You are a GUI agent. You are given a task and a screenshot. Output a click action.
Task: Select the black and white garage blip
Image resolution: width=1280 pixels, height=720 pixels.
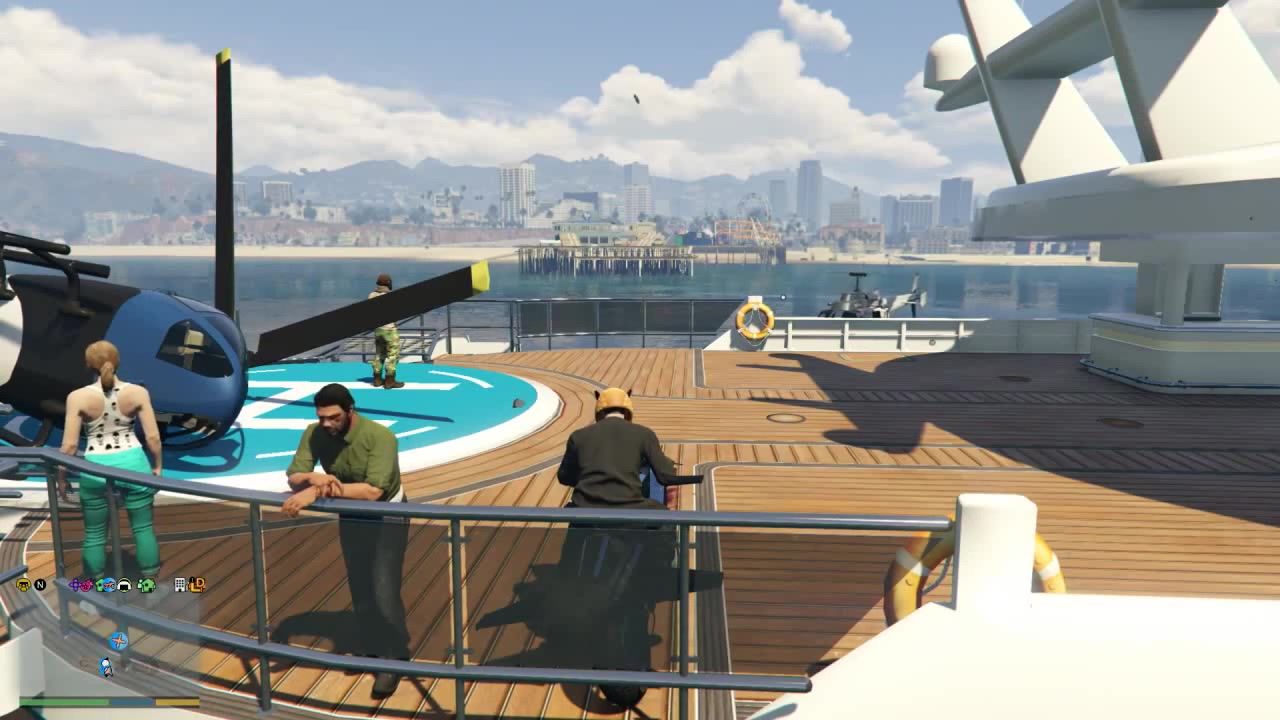point(125,585)
